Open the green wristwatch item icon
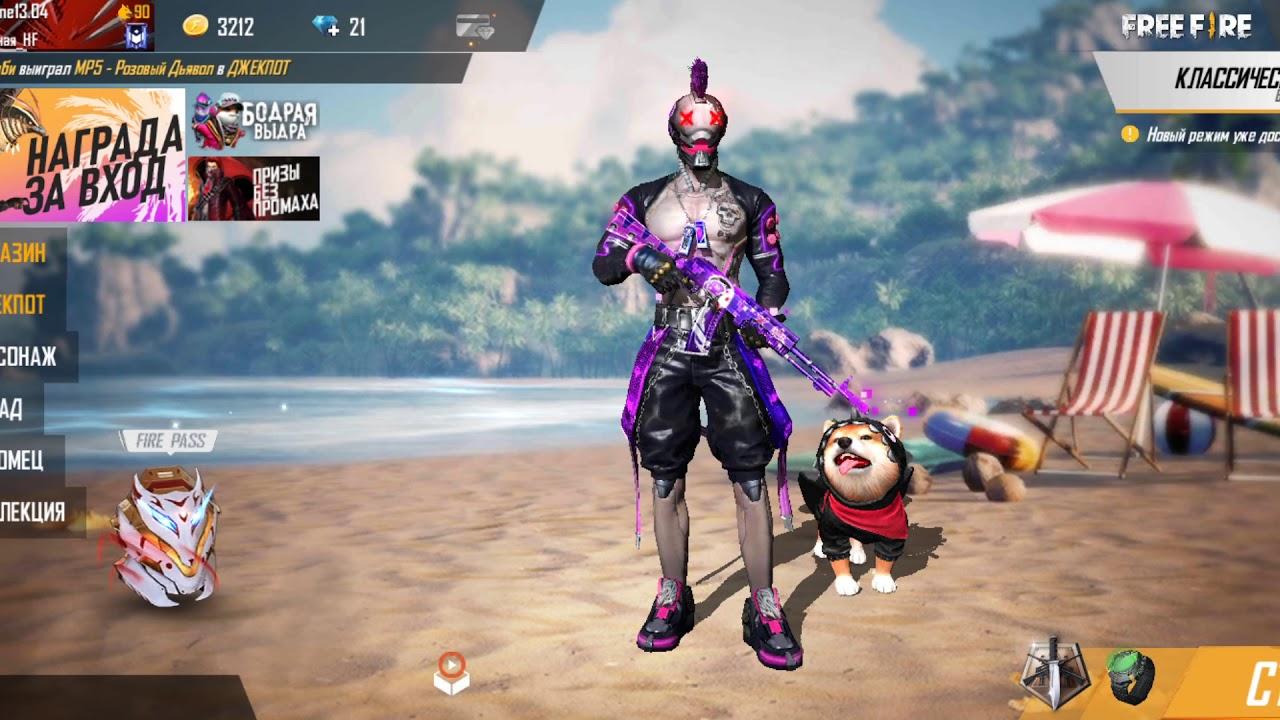This screenshot has width=1280, height=720. point(1131,676)
